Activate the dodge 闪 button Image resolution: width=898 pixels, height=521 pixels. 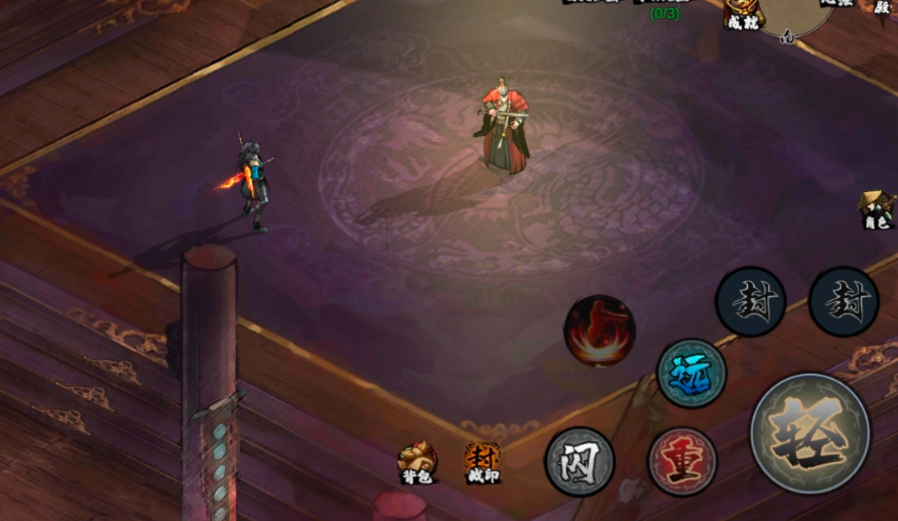[x=579, y=462]
